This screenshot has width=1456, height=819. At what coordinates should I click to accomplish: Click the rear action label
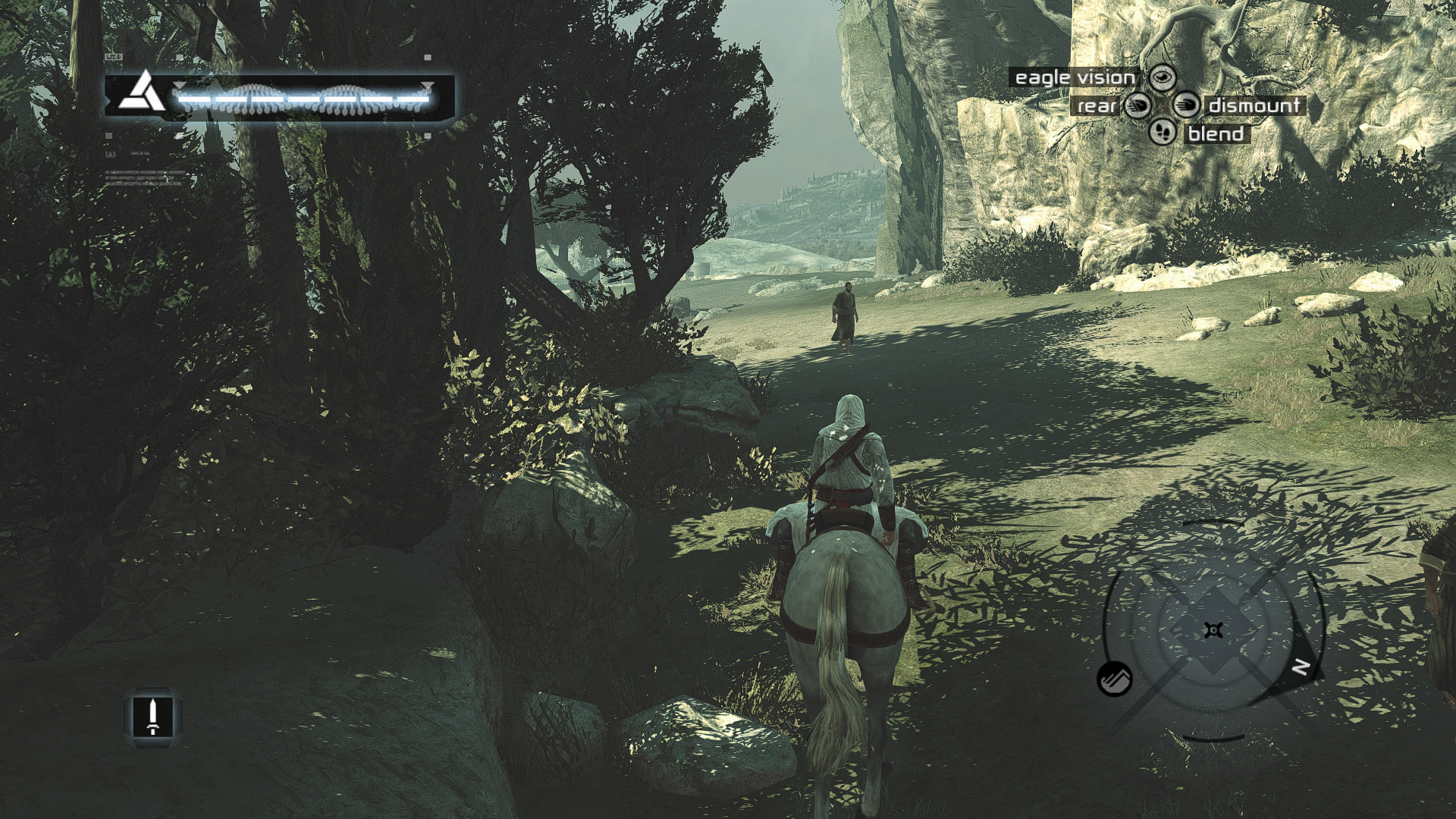pos(1097,105)
